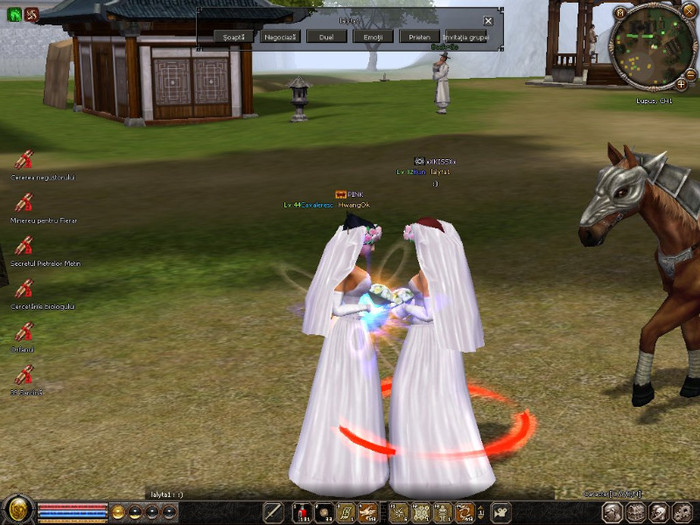700x525 pixels.
Task: Challenge the player with the Duel button
Action: coord(327,36)
